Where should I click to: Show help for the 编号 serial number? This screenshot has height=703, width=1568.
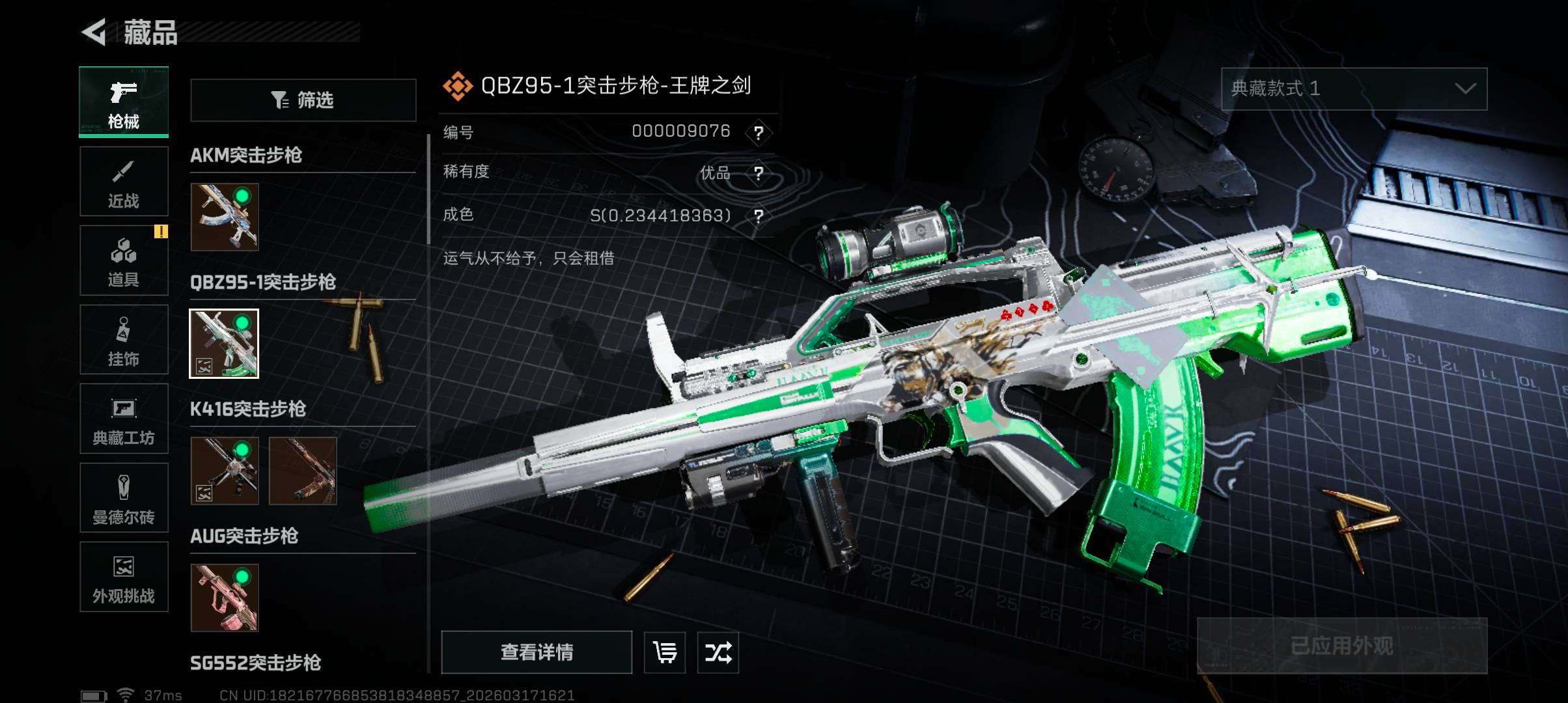coord(759,133)
